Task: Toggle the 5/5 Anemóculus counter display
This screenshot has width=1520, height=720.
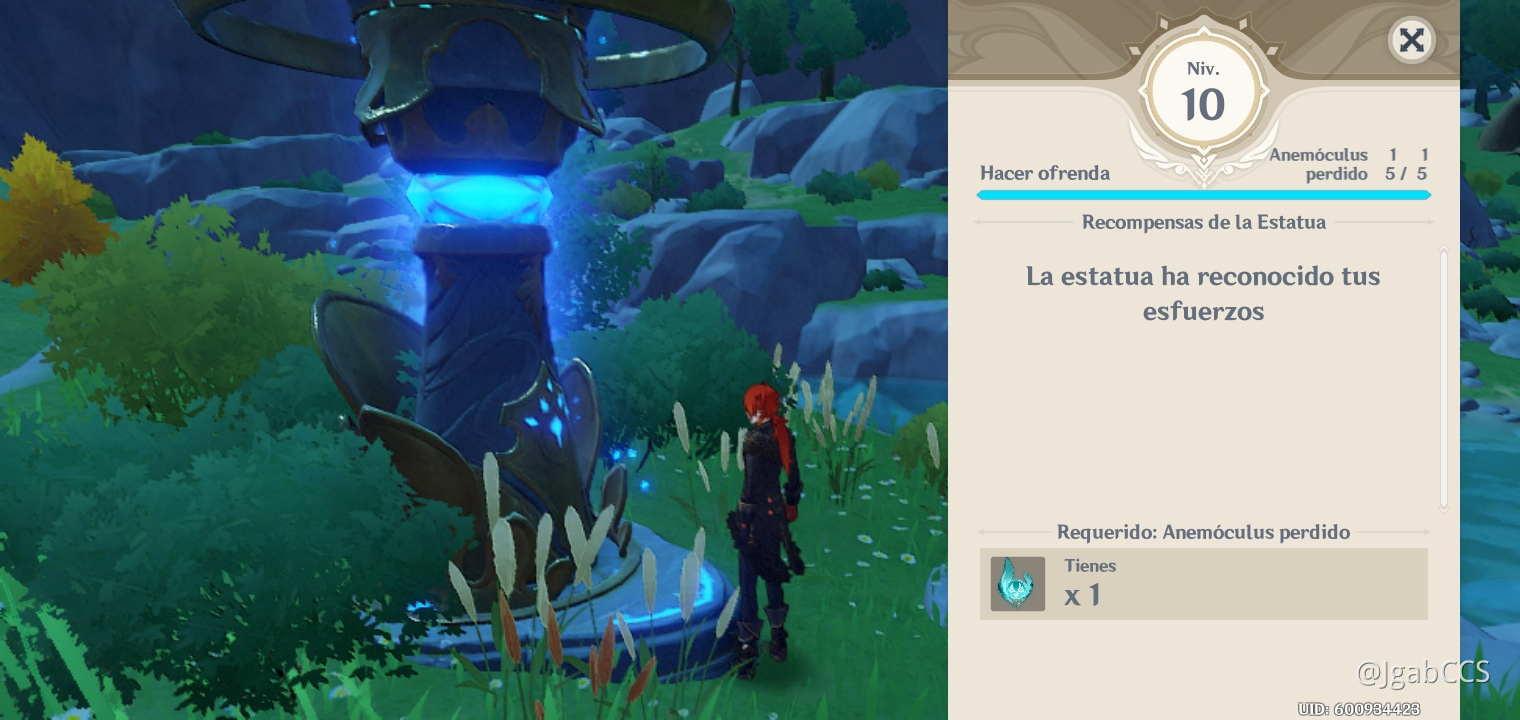Action: click(x=1408, y=173)
